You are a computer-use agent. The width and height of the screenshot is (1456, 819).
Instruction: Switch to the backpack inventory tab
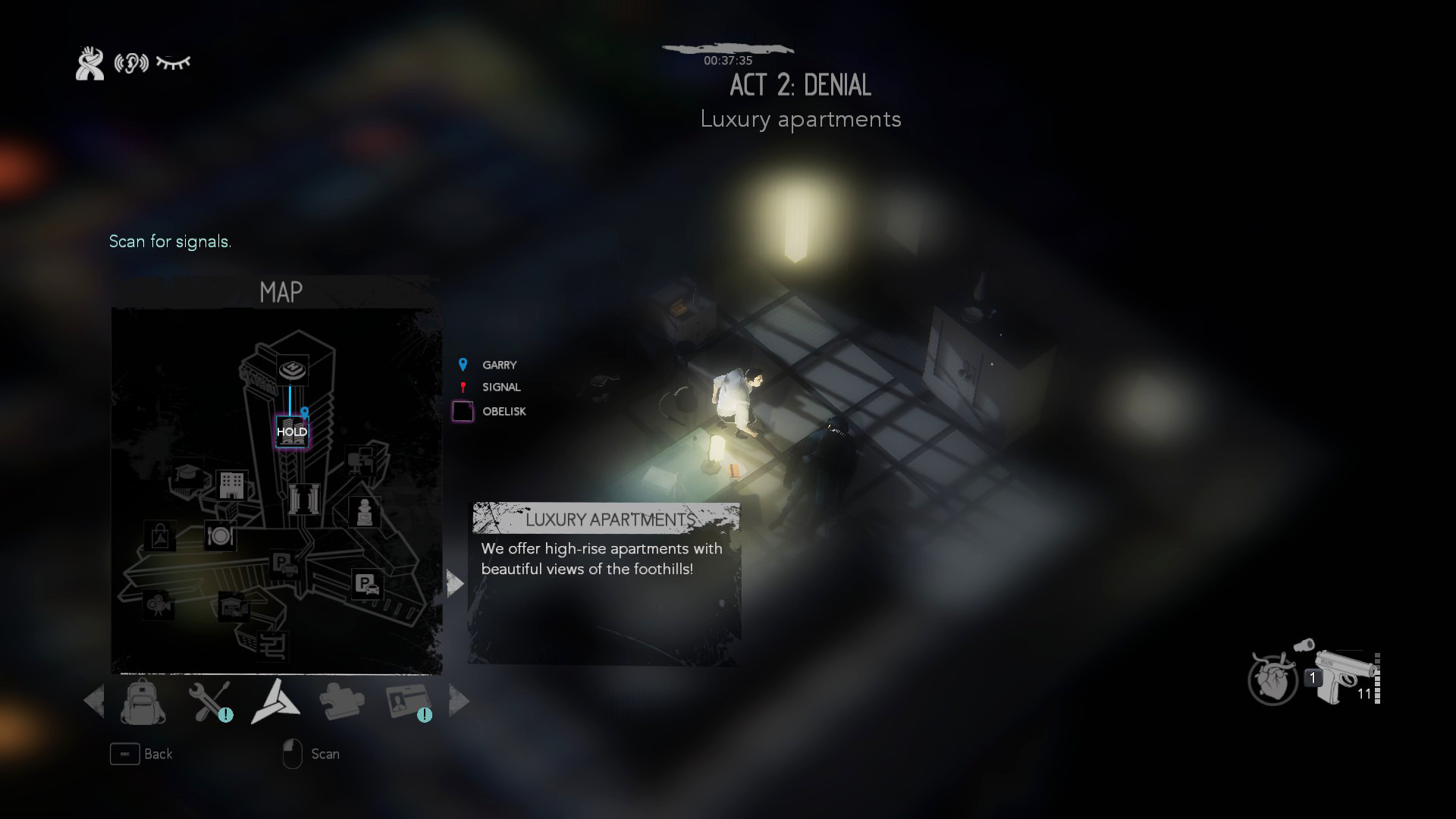pyautogui.click(x=144, y=701)
